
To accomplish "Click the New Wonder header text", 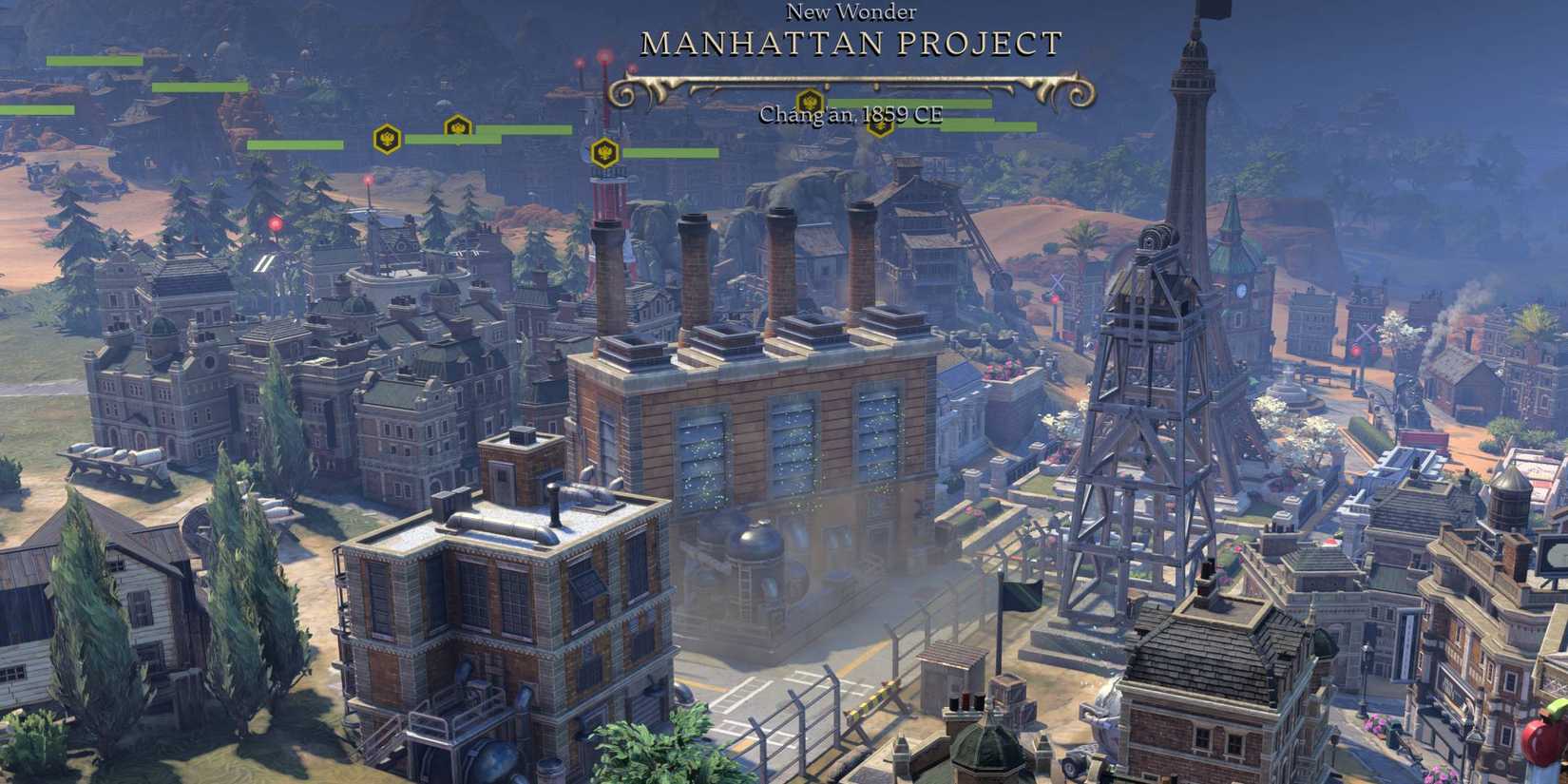I will 851,12.
